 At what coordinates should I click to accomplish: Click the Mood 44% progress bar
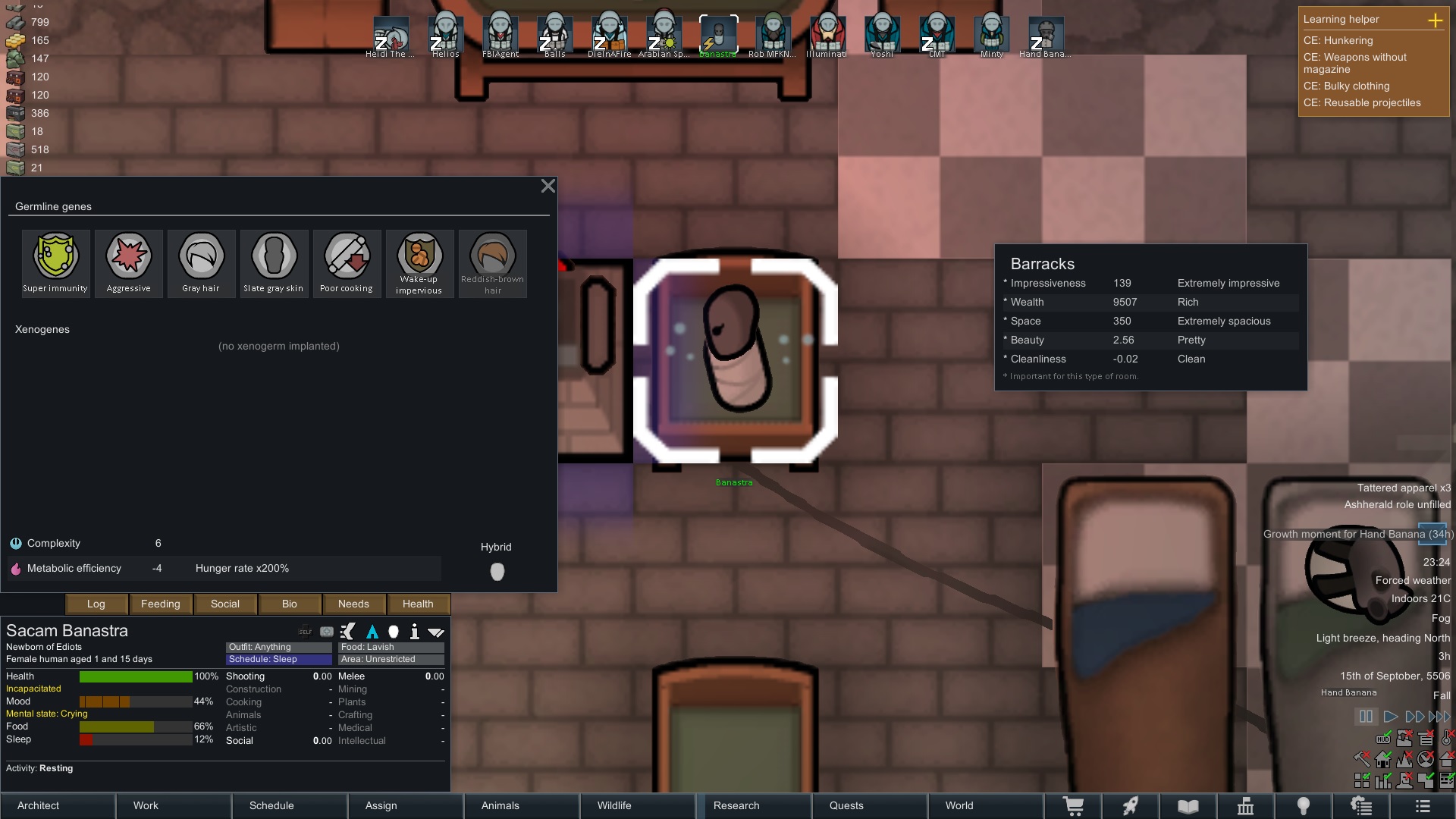point(135,701)
